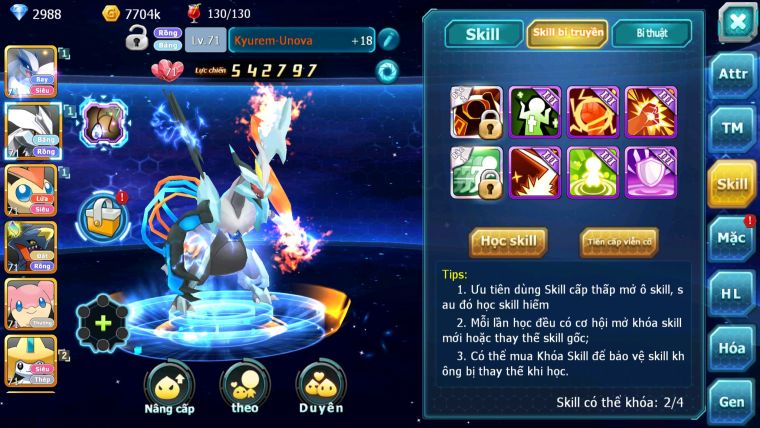Close the skill panel with the X

point(737,22)
